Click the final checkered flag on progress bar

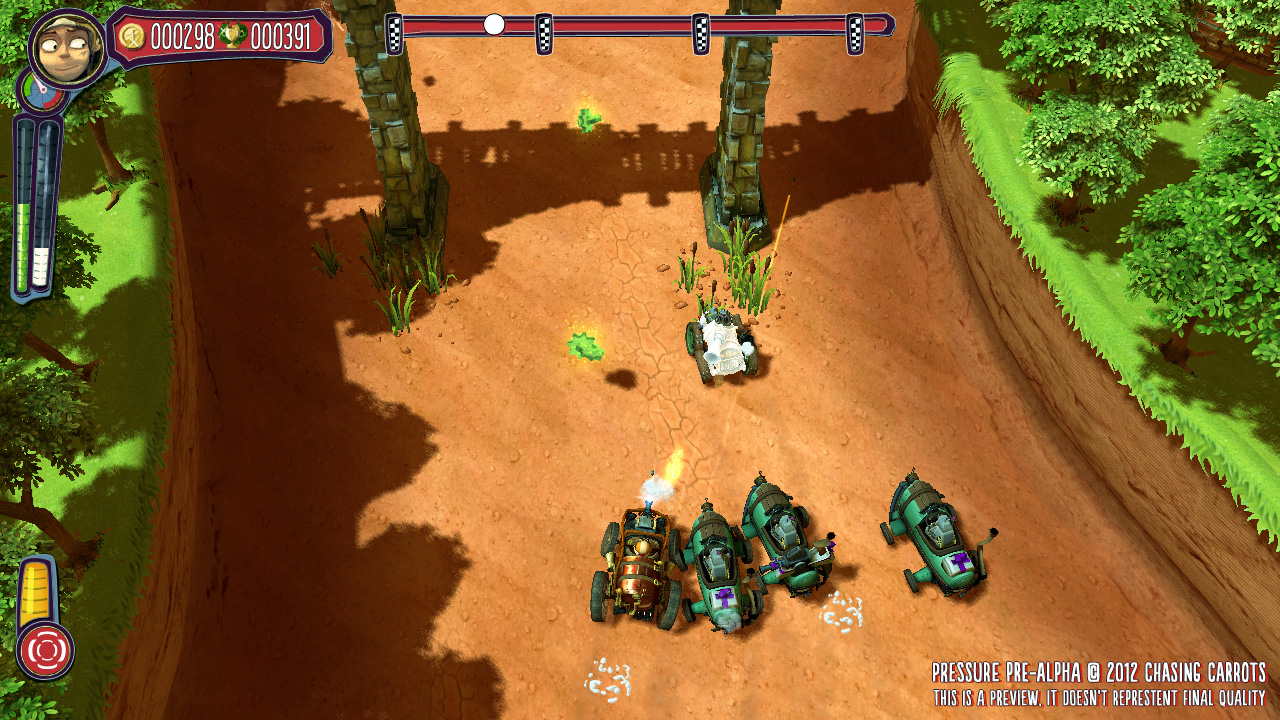[855, 34]
